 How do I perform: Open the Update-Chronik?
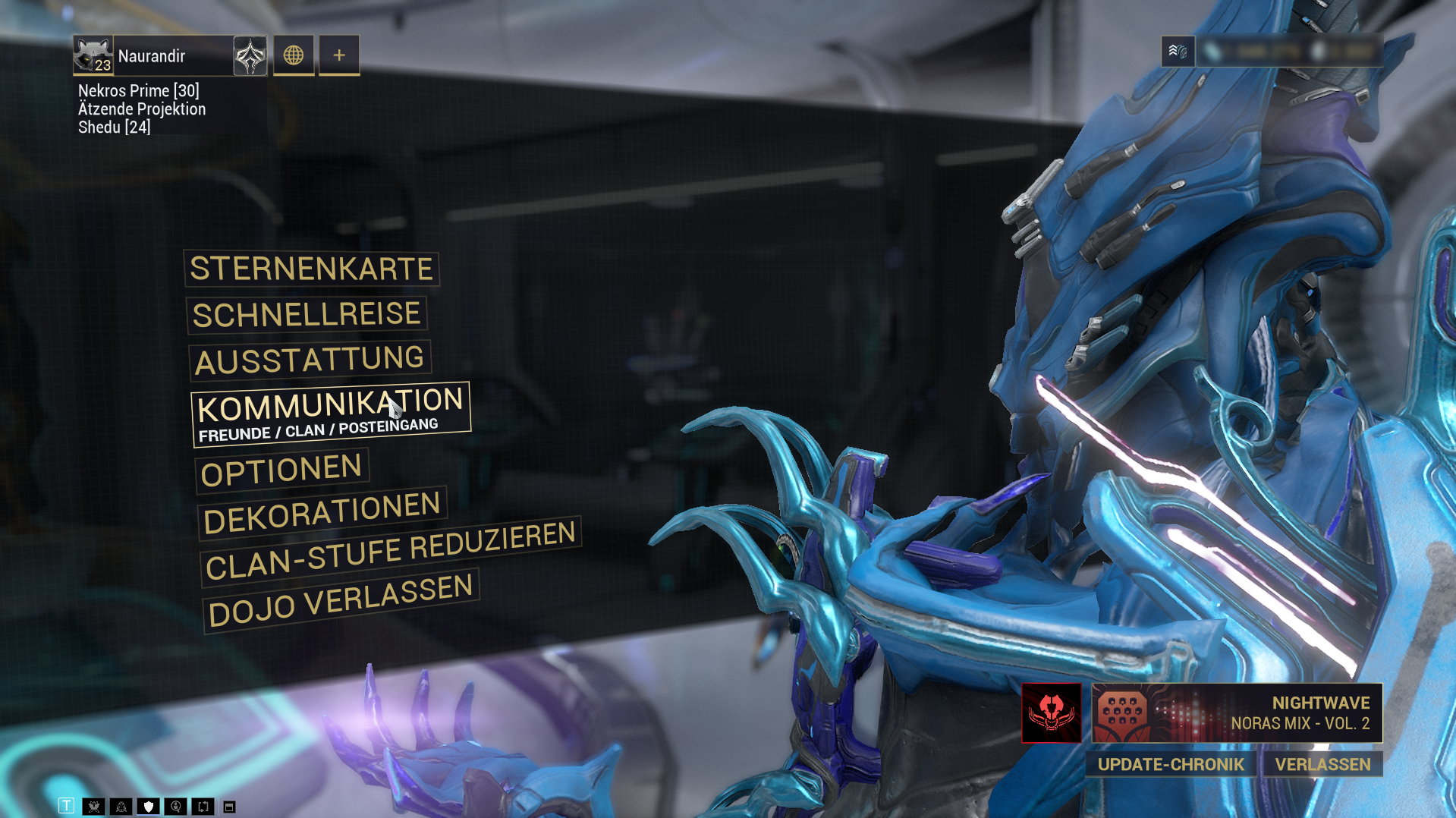click(1171, 764)
